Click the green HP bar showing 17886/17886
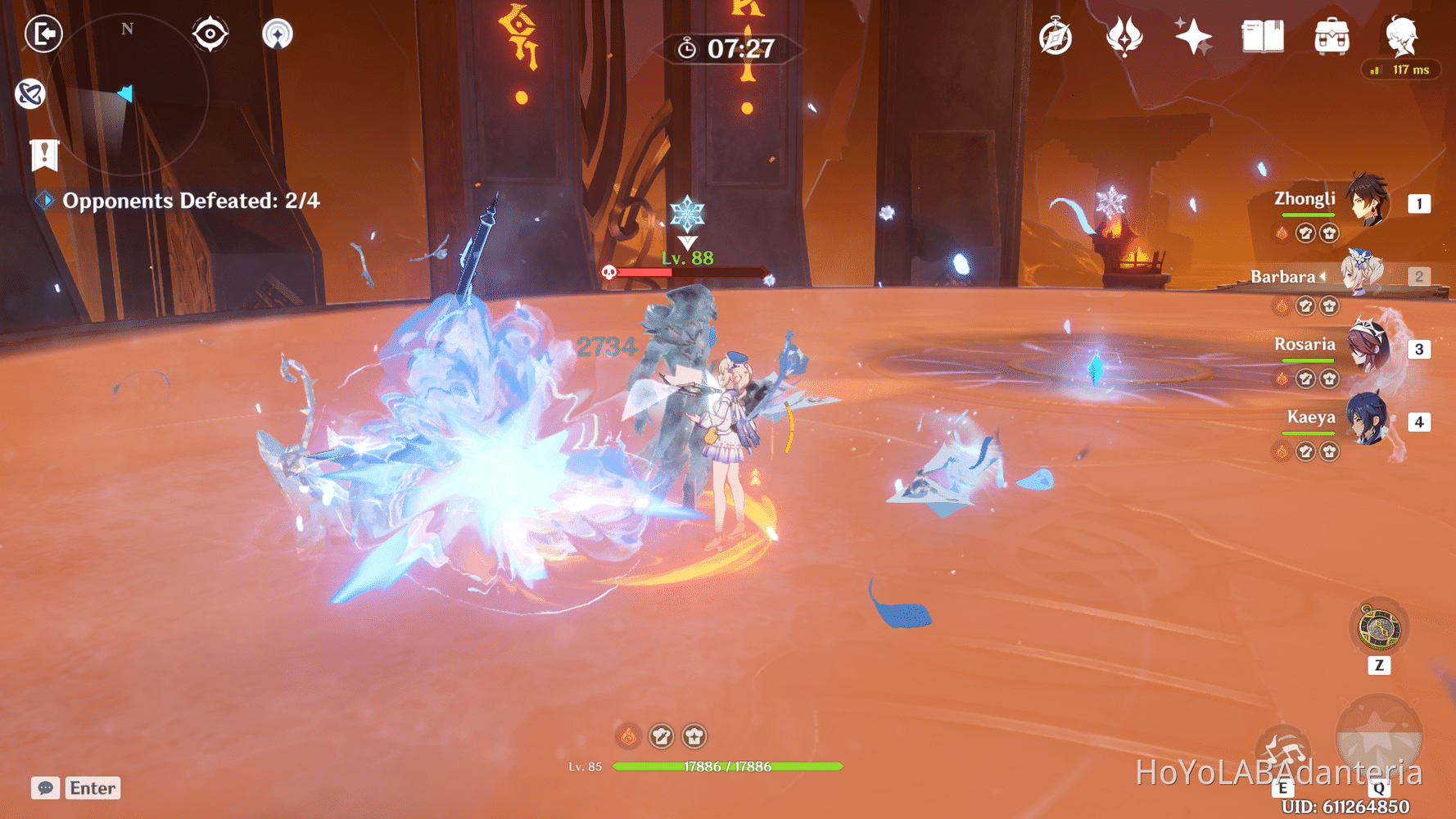The height and width of the screenshot is (819, 1456). (727, 767)
